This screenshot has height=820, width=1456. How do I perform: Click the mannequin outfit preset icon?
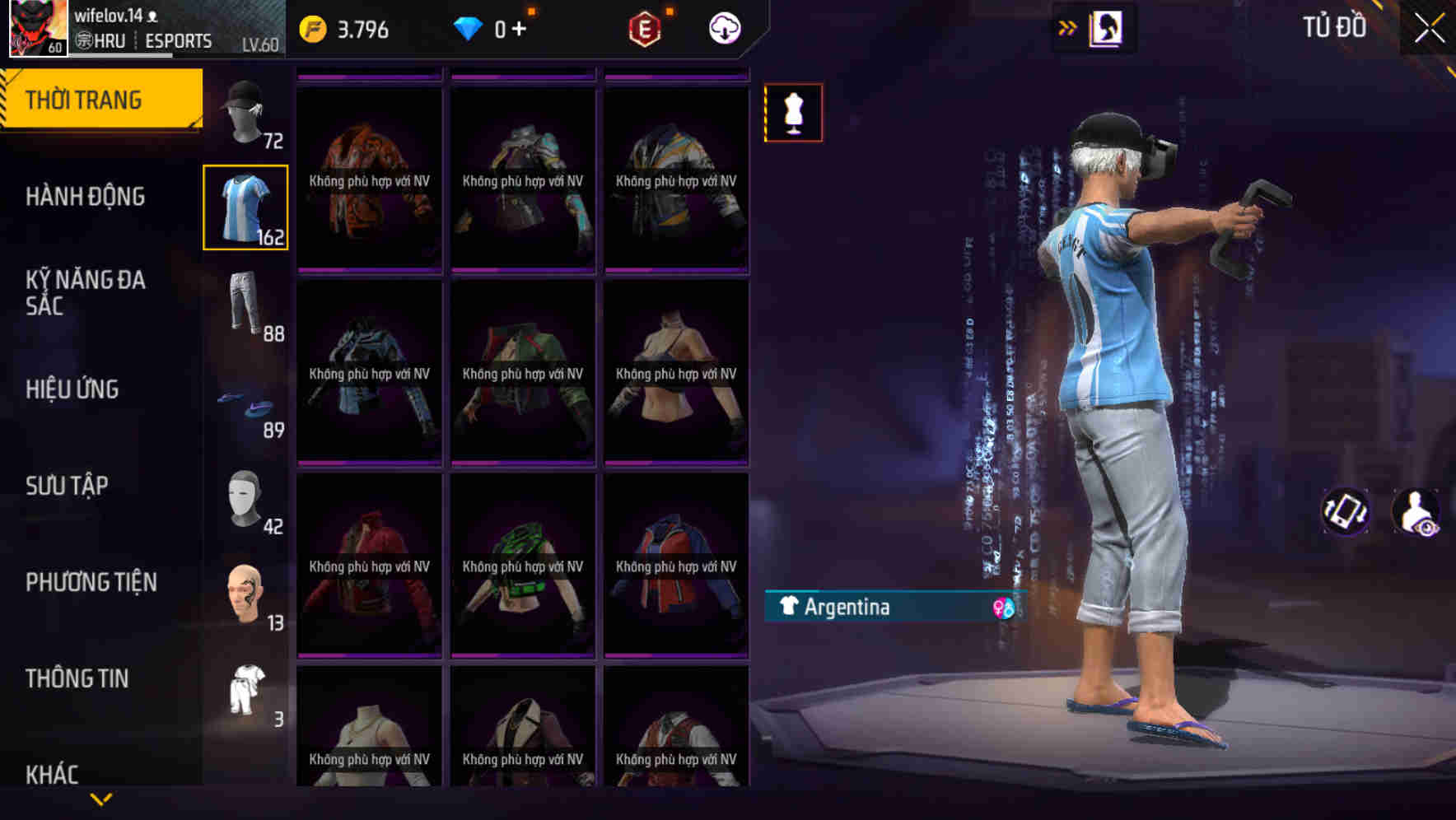click(x=793, y=113)
